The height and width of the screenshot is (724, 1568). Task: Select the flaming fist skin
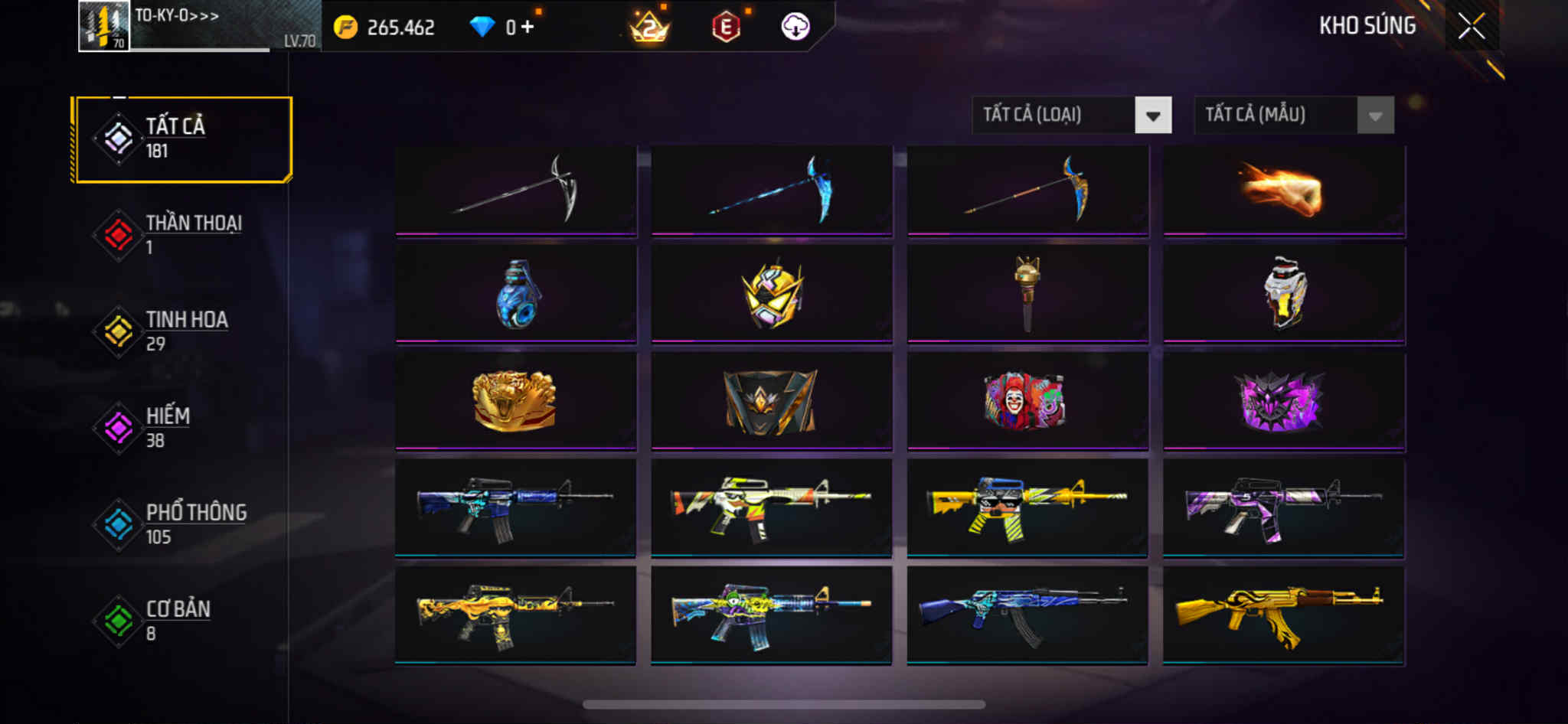(1283, 190)
